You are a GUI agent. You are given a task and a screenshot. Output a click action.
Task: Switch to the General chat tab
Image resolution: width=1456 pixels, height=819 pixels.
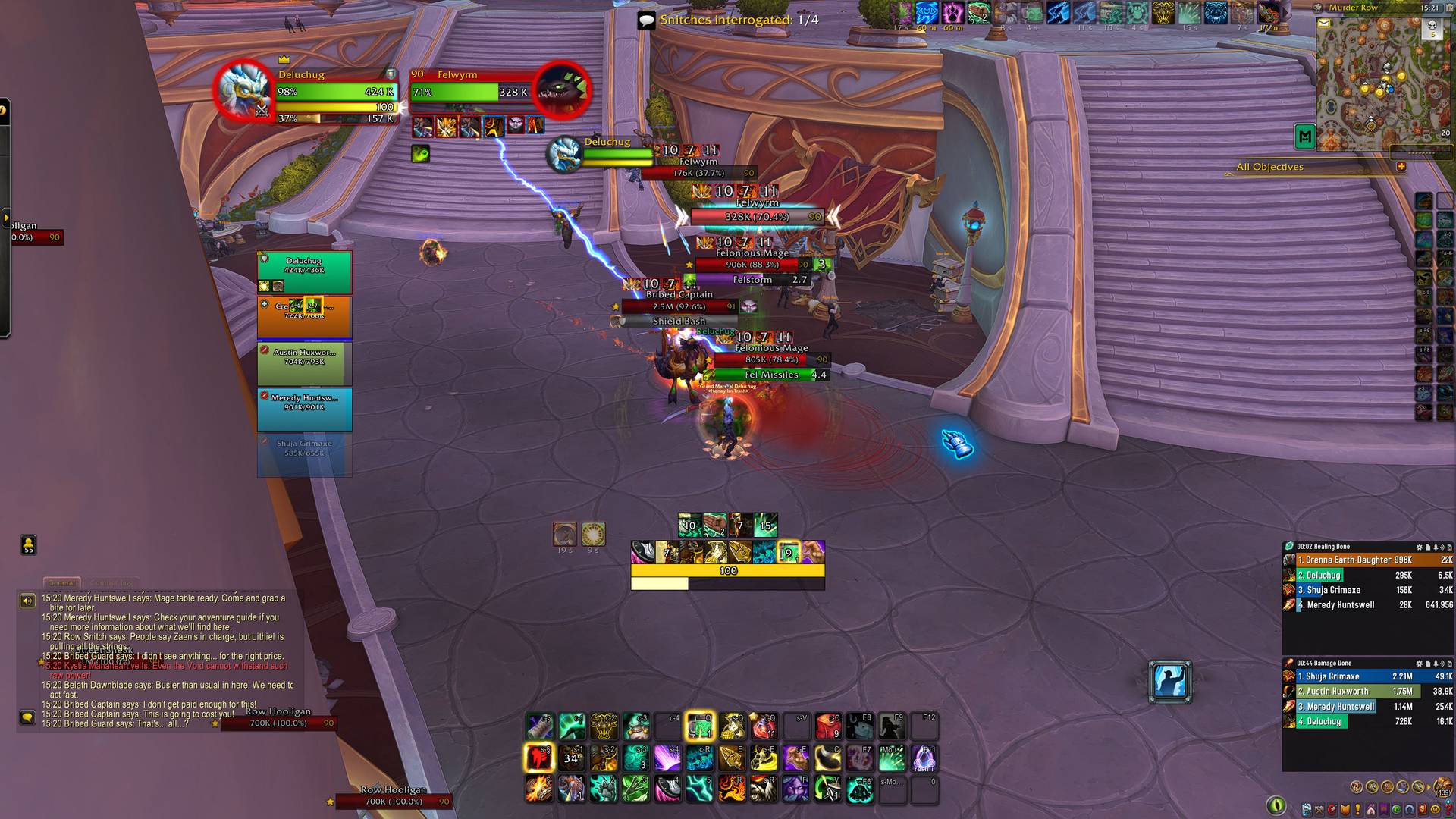(x=61, y=582)
